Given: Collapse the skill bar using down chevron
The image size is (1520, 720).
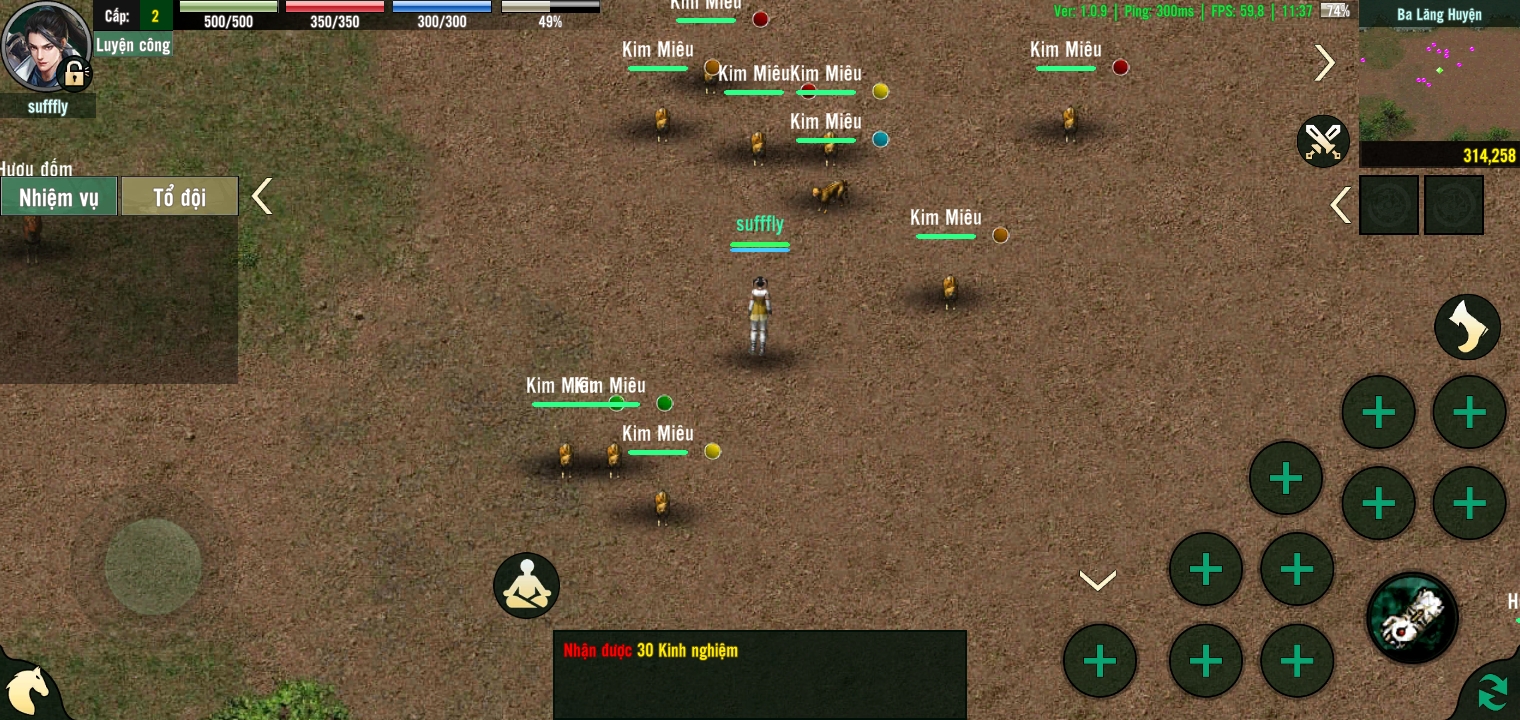Looking at the screenshot, I should tap(1097, 578).
